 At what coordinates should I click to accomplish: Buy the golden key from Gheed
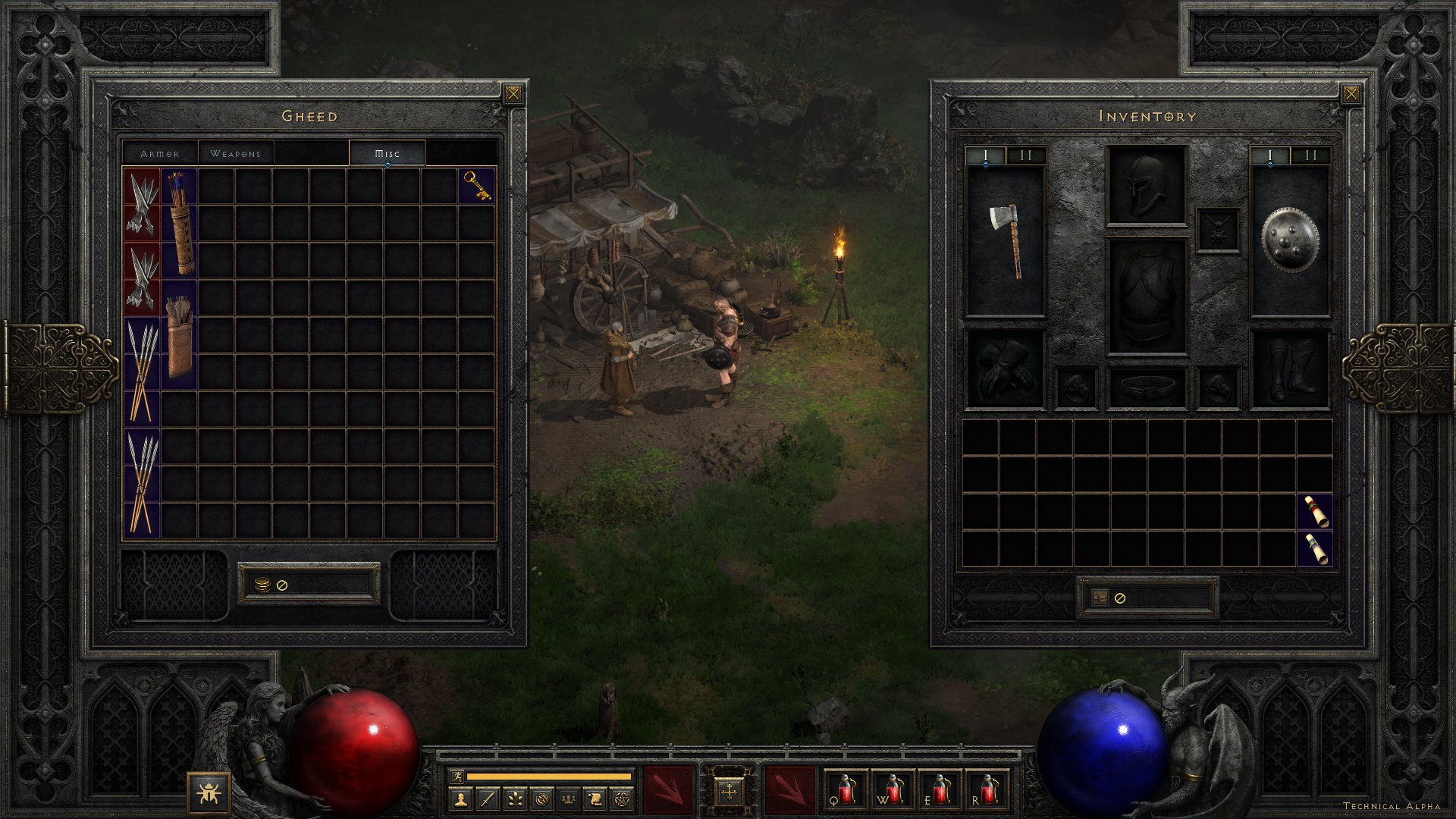click(477, 186)
